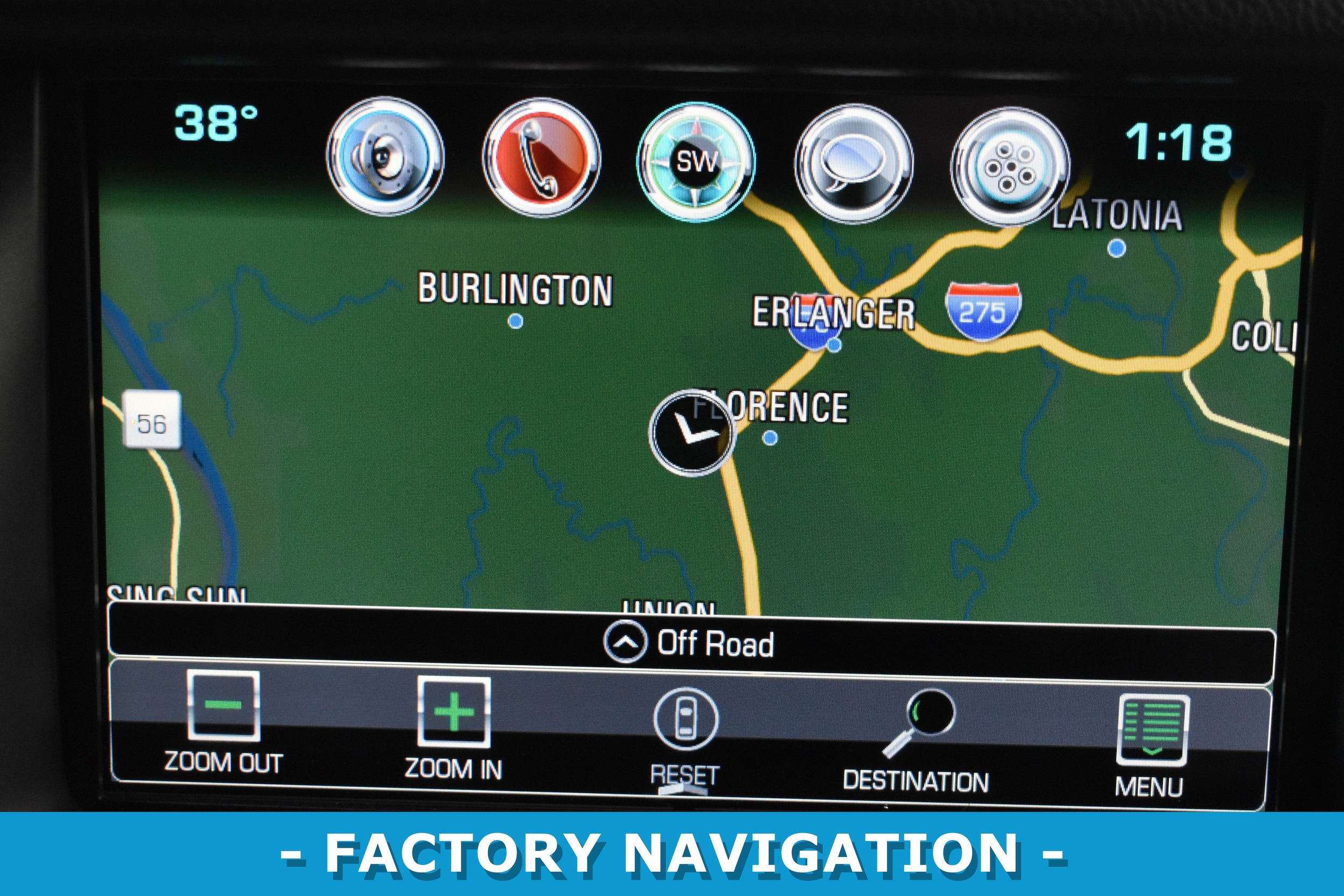Click the Zoom Out map button

224,721
